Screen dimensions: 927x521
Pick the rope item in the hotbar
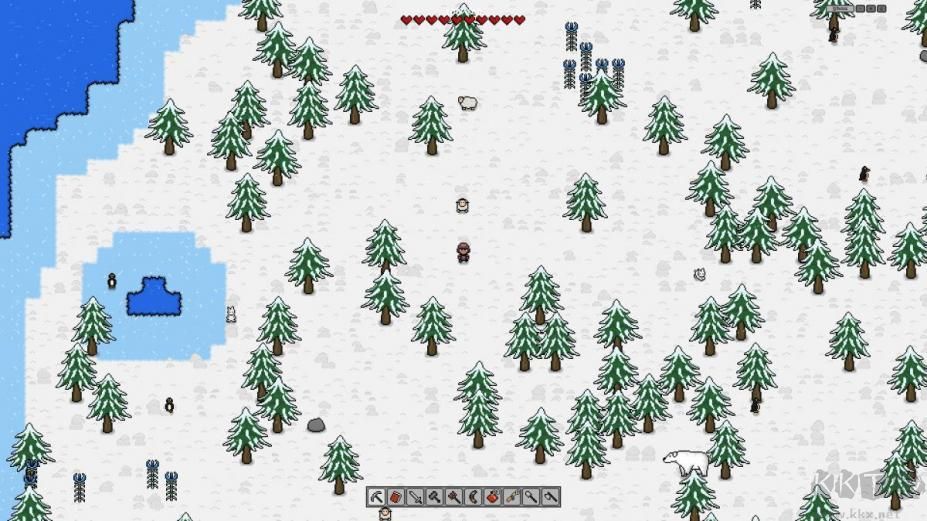point(512,497)
